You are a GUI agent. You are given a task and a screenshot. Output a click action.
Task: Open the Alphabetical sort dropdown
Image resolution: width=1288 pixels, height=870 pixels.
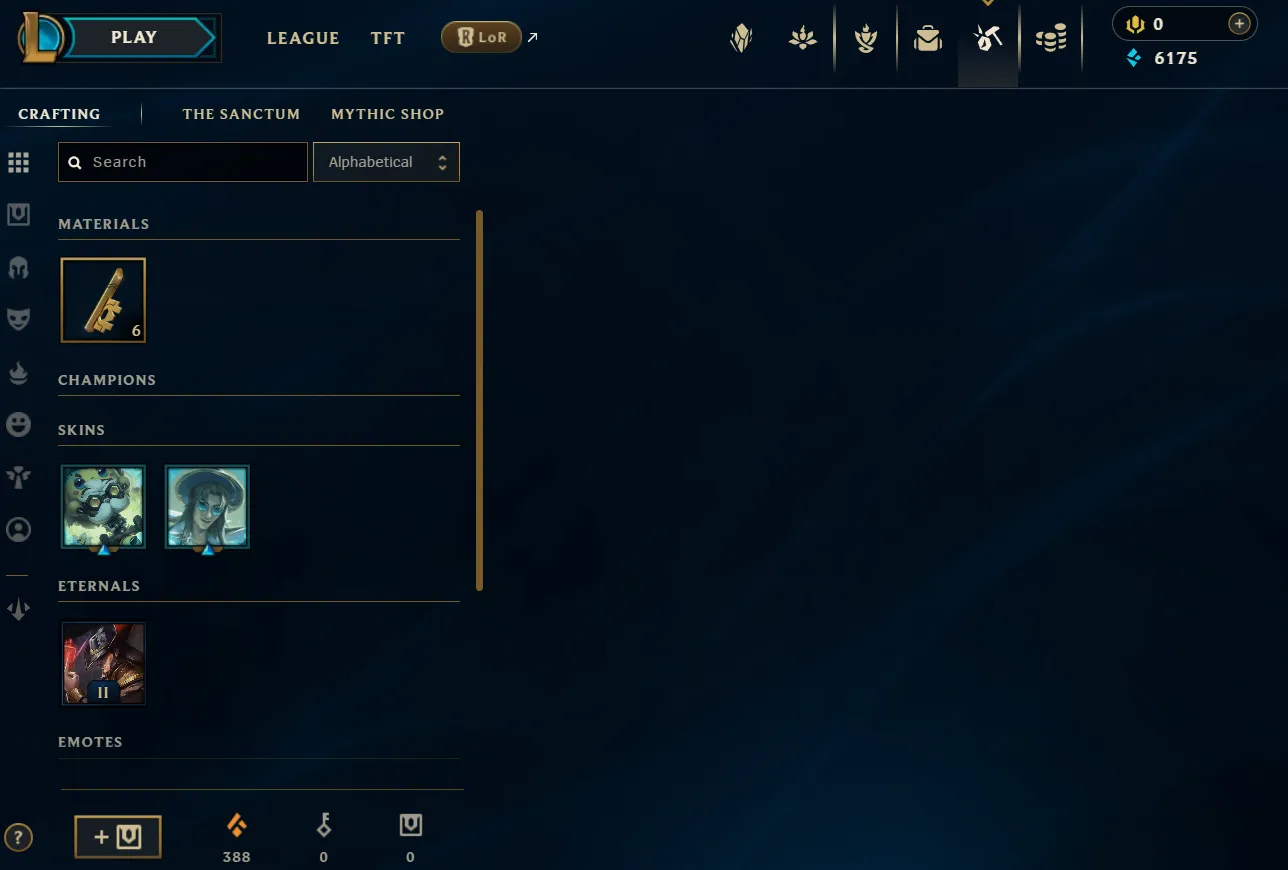pos(386,161)
